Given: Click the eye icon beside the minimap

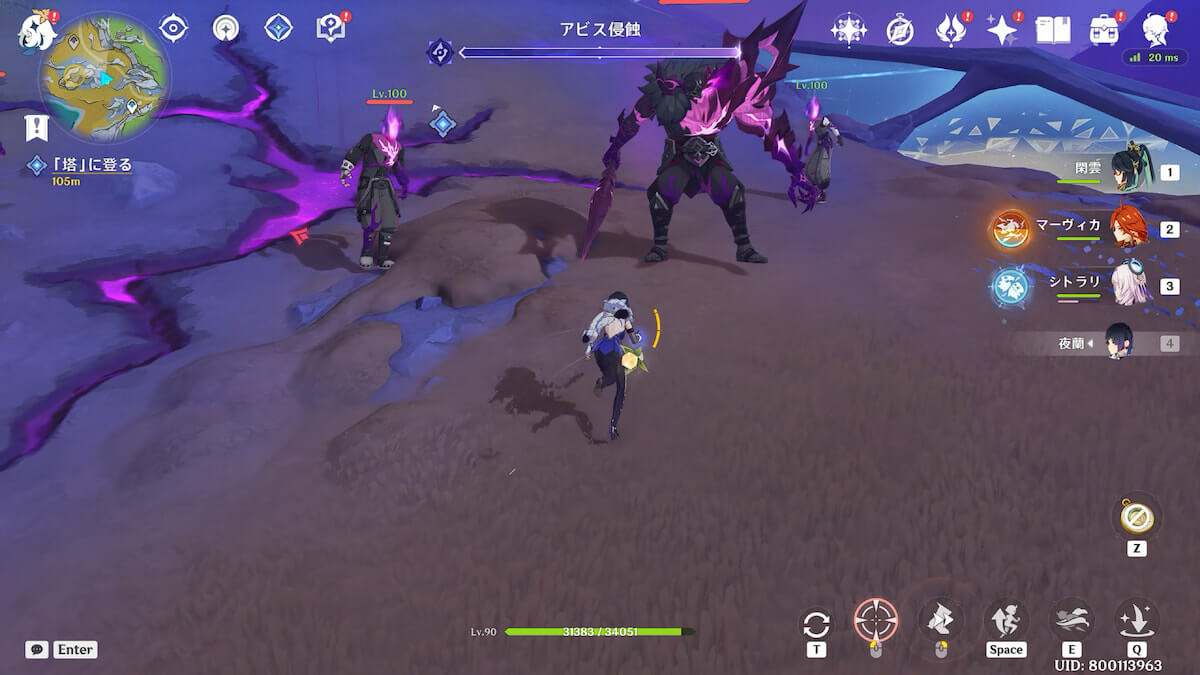Looking at the screenshot, I should tap(173, 28).
